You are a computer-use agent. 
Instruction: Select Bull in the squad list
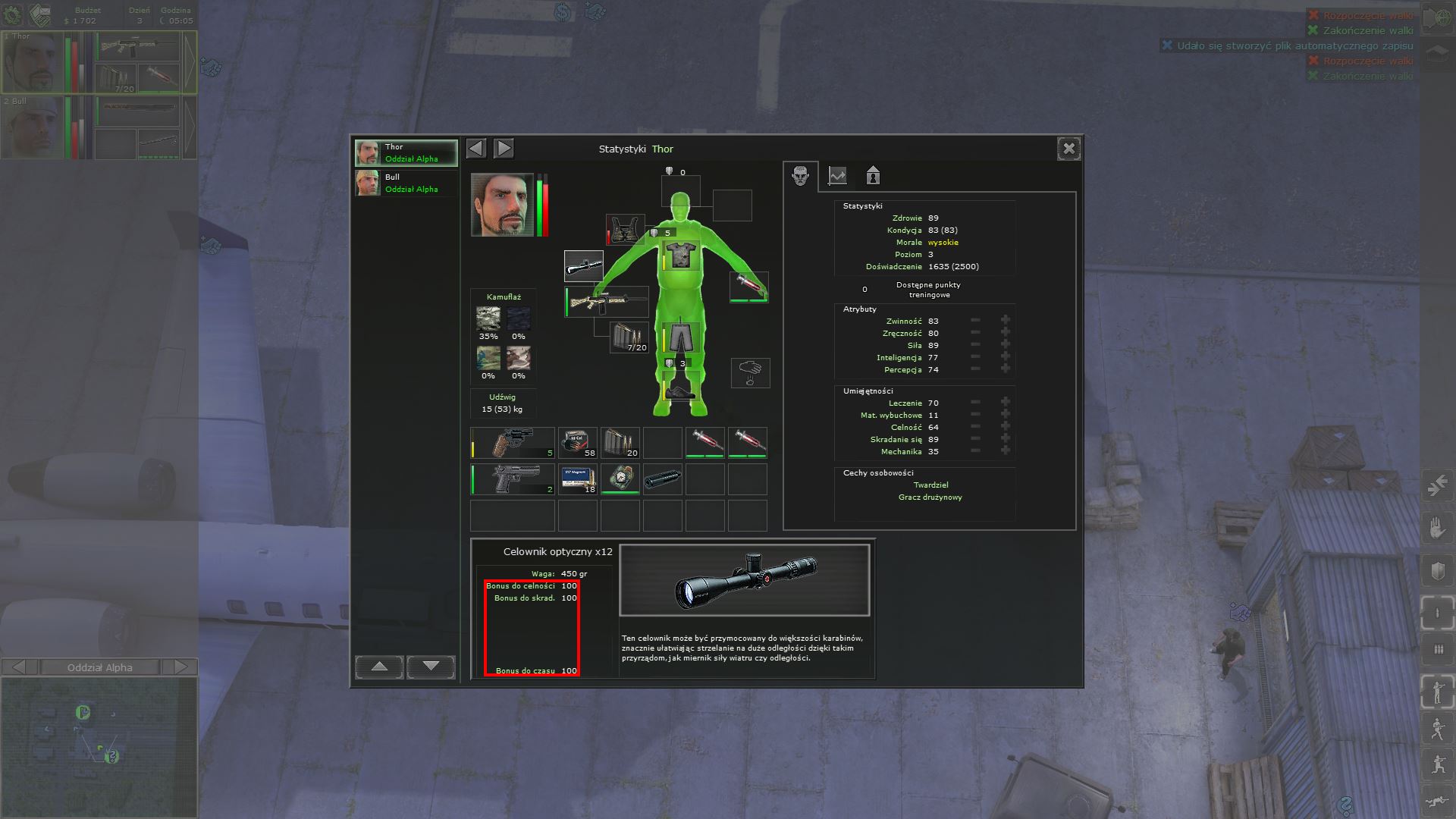(x=406, y=184)
